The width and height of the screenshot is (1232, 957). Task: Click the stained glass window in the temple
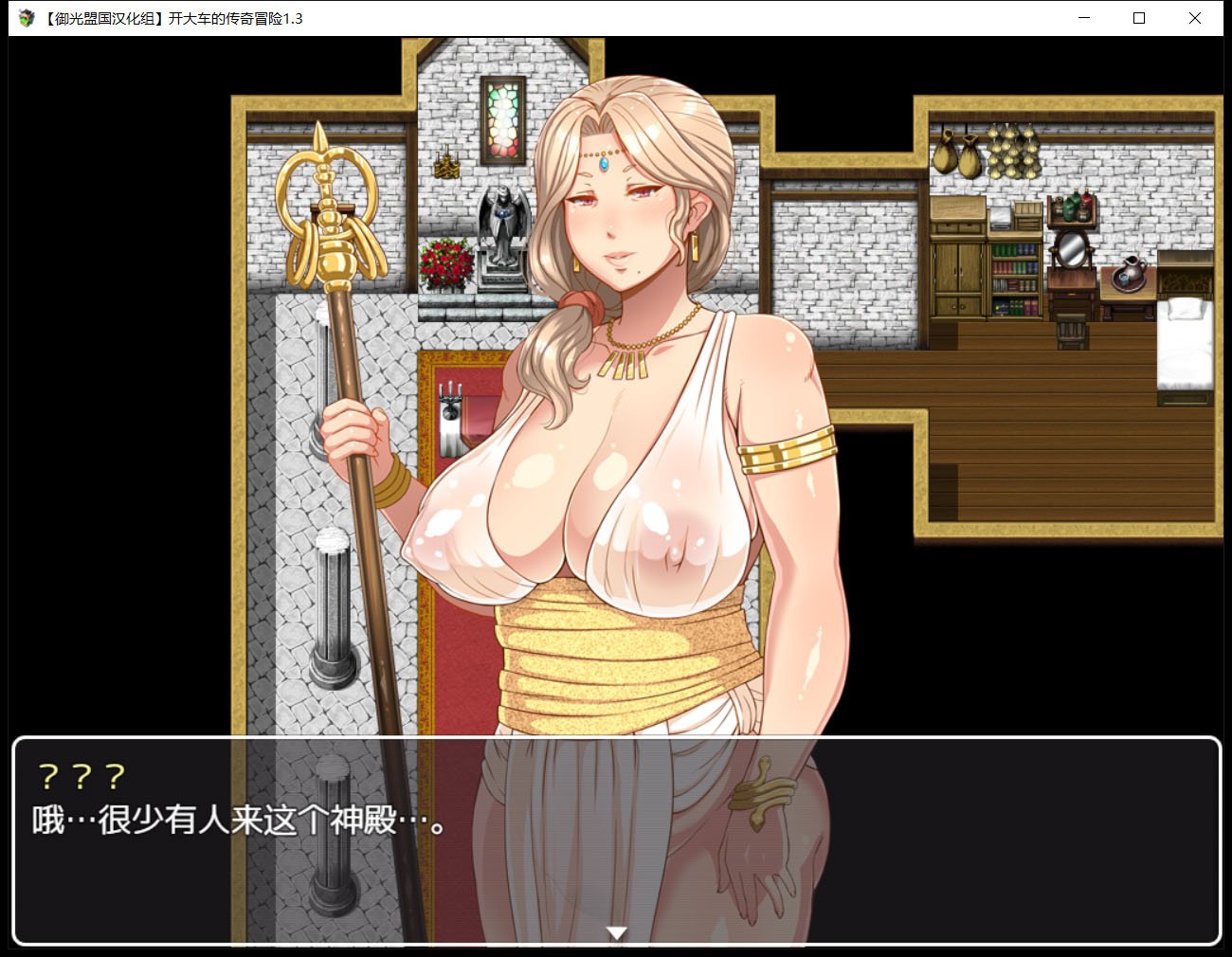click(x=502, y=118)
